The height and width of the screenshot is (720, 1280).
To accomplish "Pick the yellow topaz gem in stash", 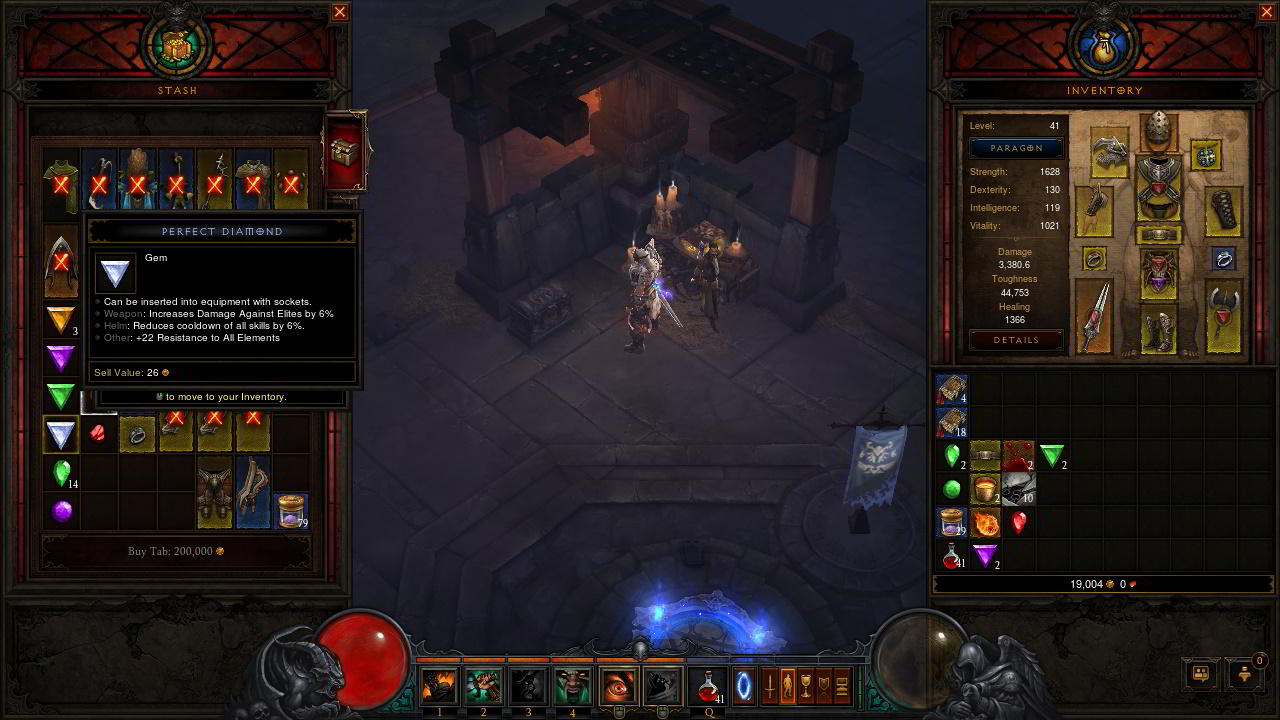I will pos(62,320).
